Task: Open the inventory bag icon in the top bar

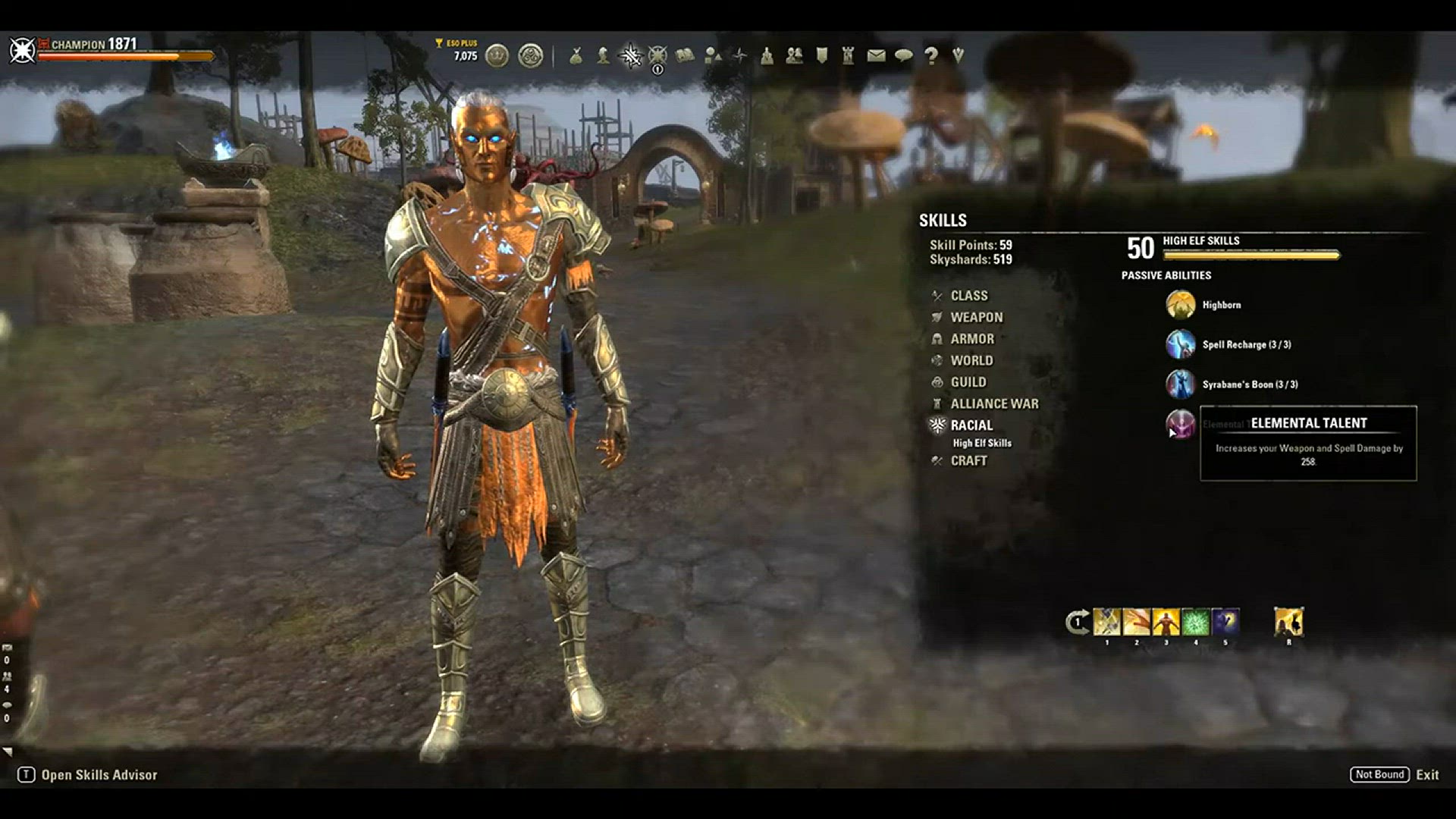Action: (x=576, y=55)
